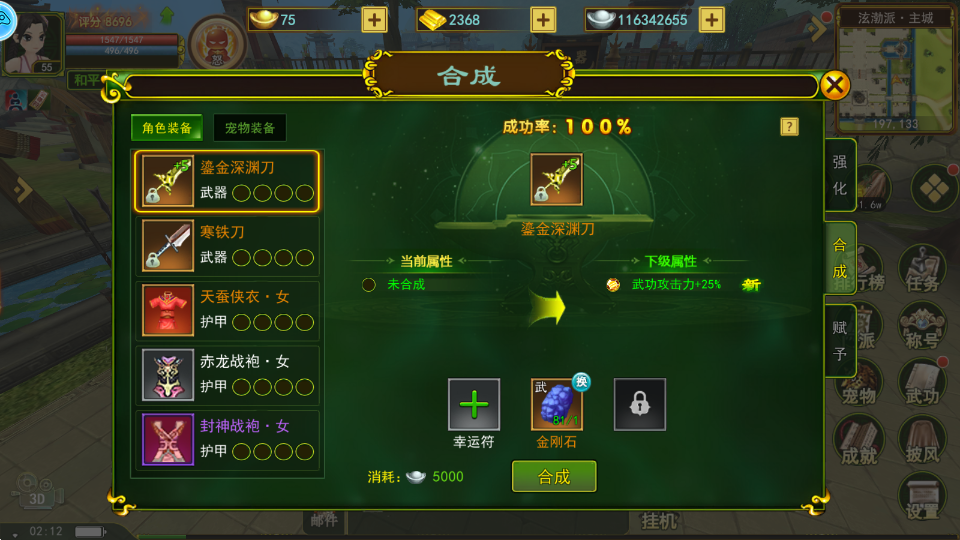Select the 金刚石 material slot
This screenshot has width=960, height=540.
pos(557,405)
